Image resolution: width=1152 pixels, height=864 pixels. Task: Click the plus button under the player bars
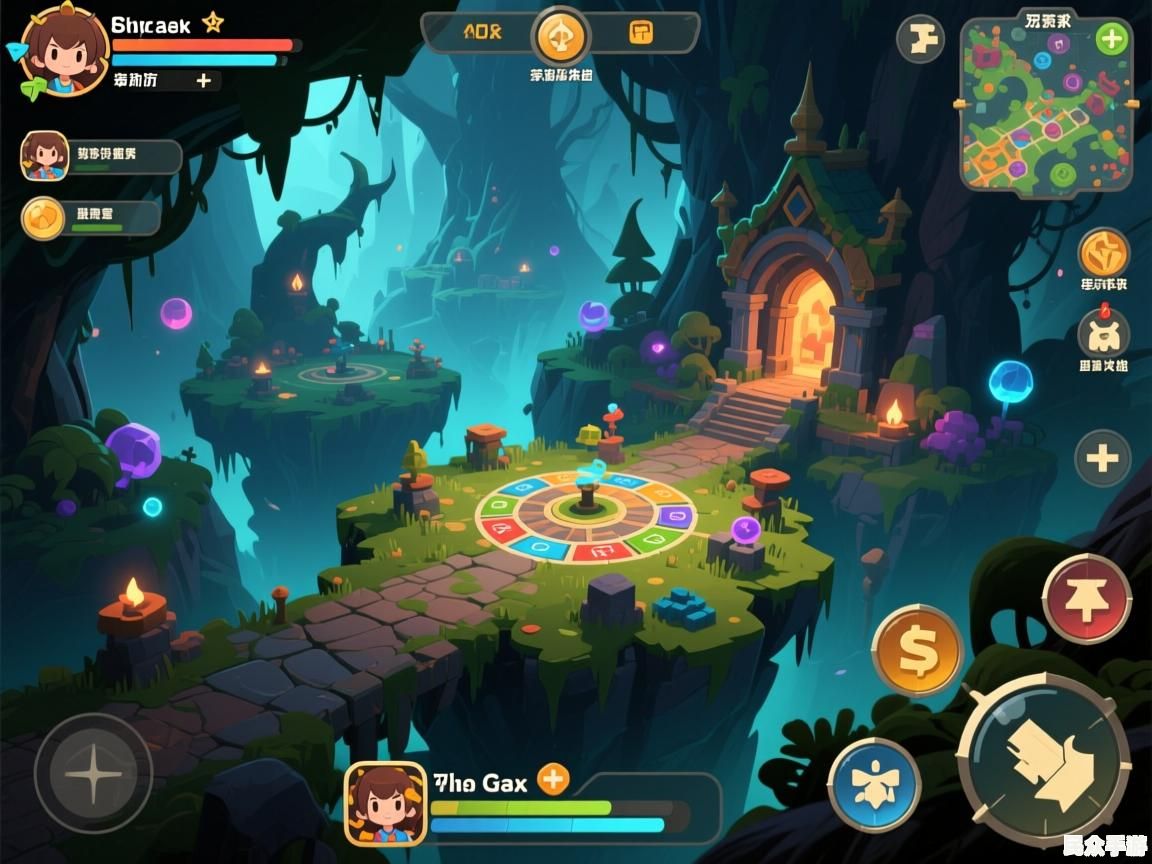[x=204, y=81]
